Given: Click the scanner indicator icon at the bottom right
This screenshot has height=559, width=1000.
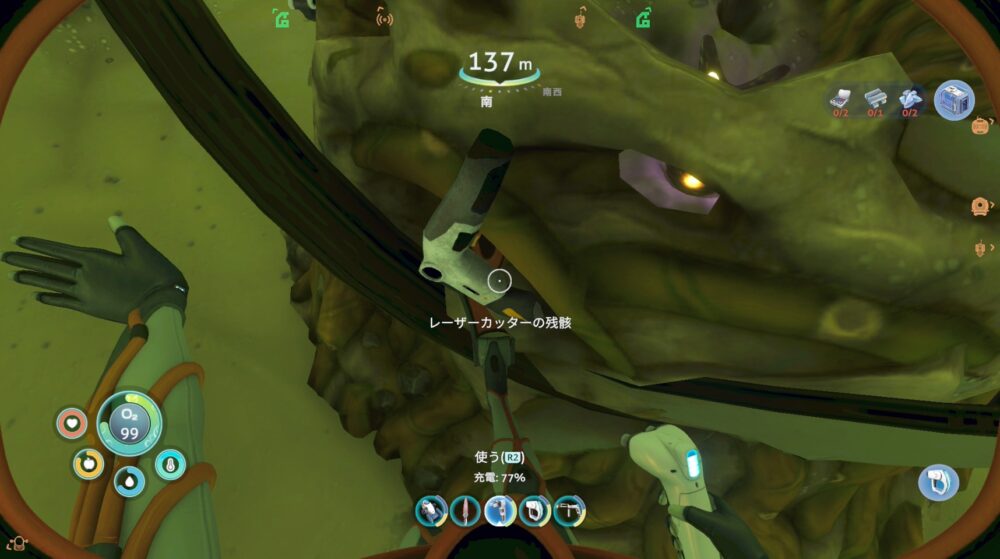Looking at the screenshot, I should tap(938, 483).
